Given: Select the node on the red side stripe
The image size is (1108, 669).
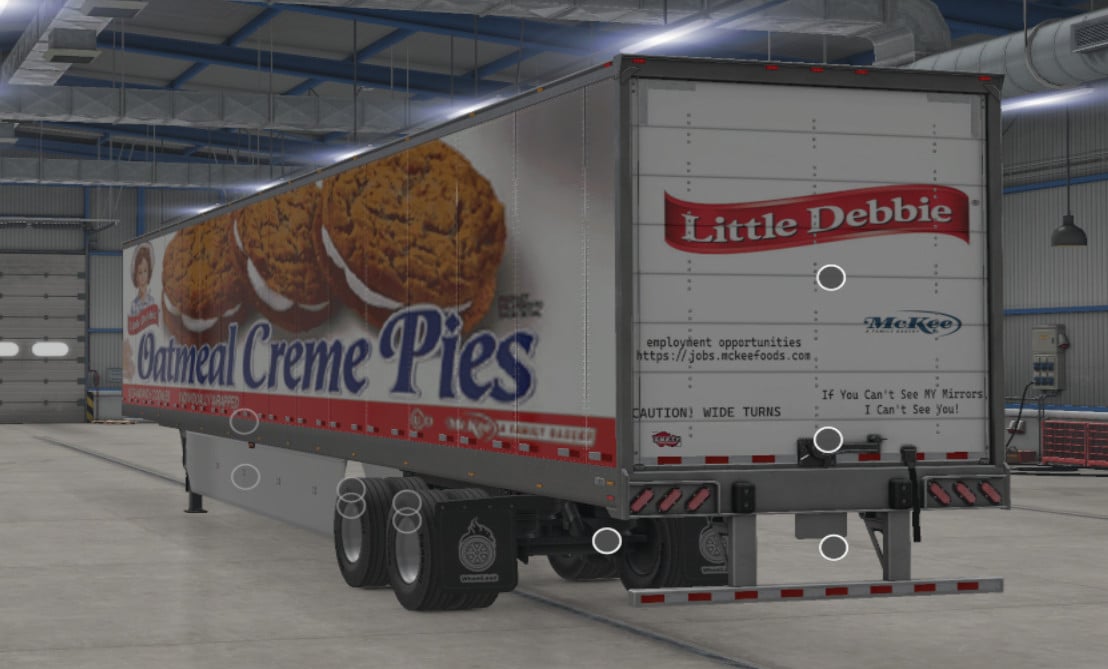Looking at the screenshot, I should point(244,421).
